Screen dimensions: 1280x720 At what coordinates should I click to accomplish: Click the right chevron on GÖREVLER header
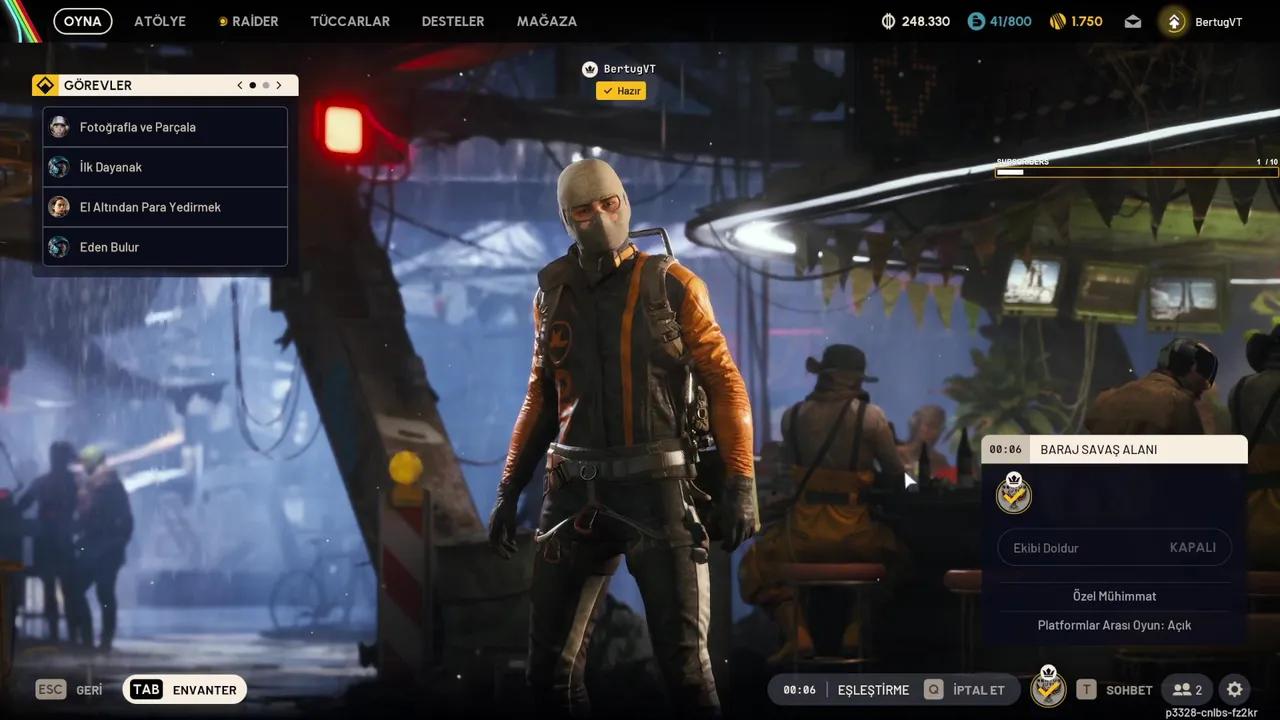279,85
